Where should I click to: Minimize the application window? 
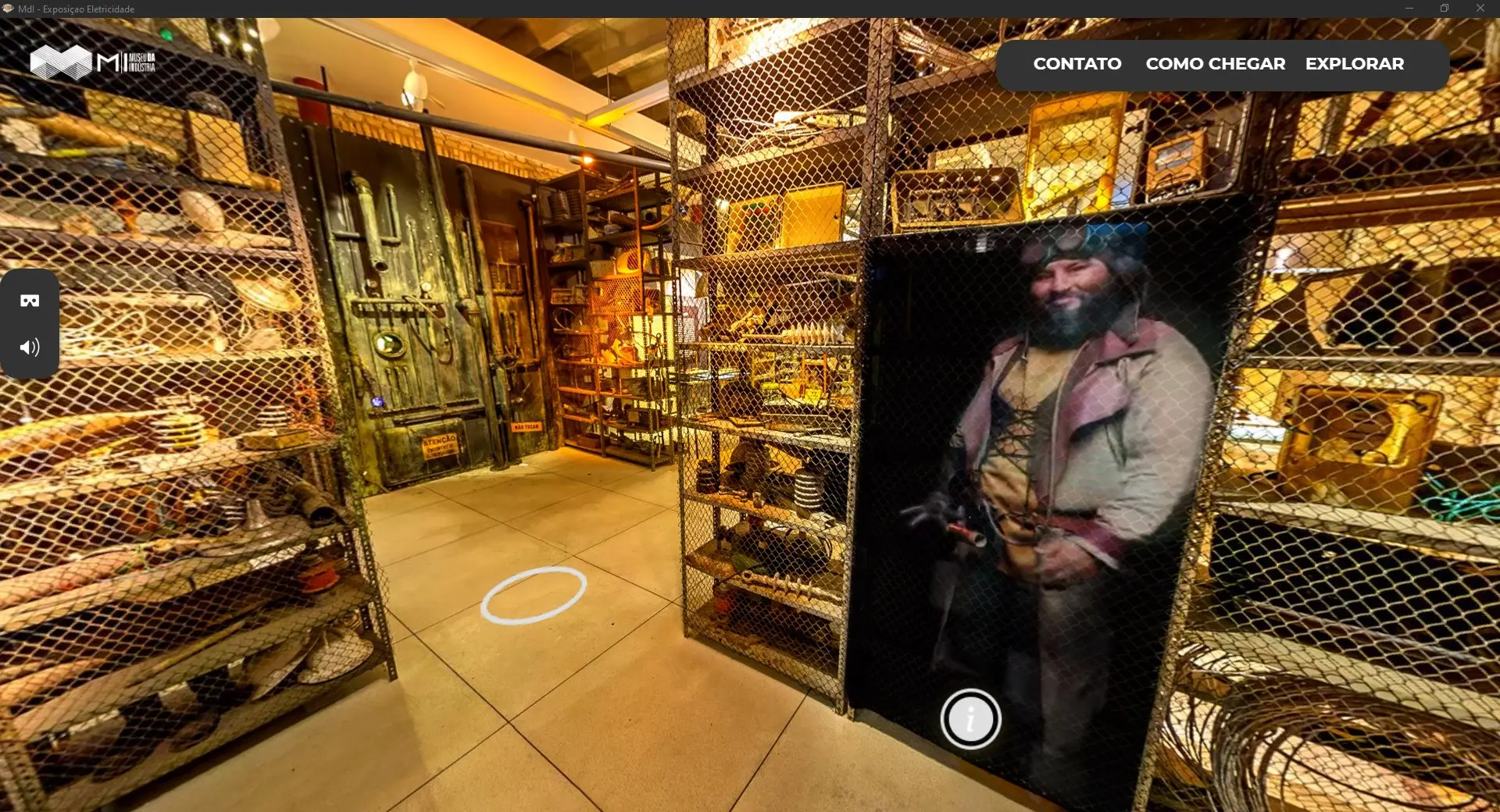(x=1409, y=9)
